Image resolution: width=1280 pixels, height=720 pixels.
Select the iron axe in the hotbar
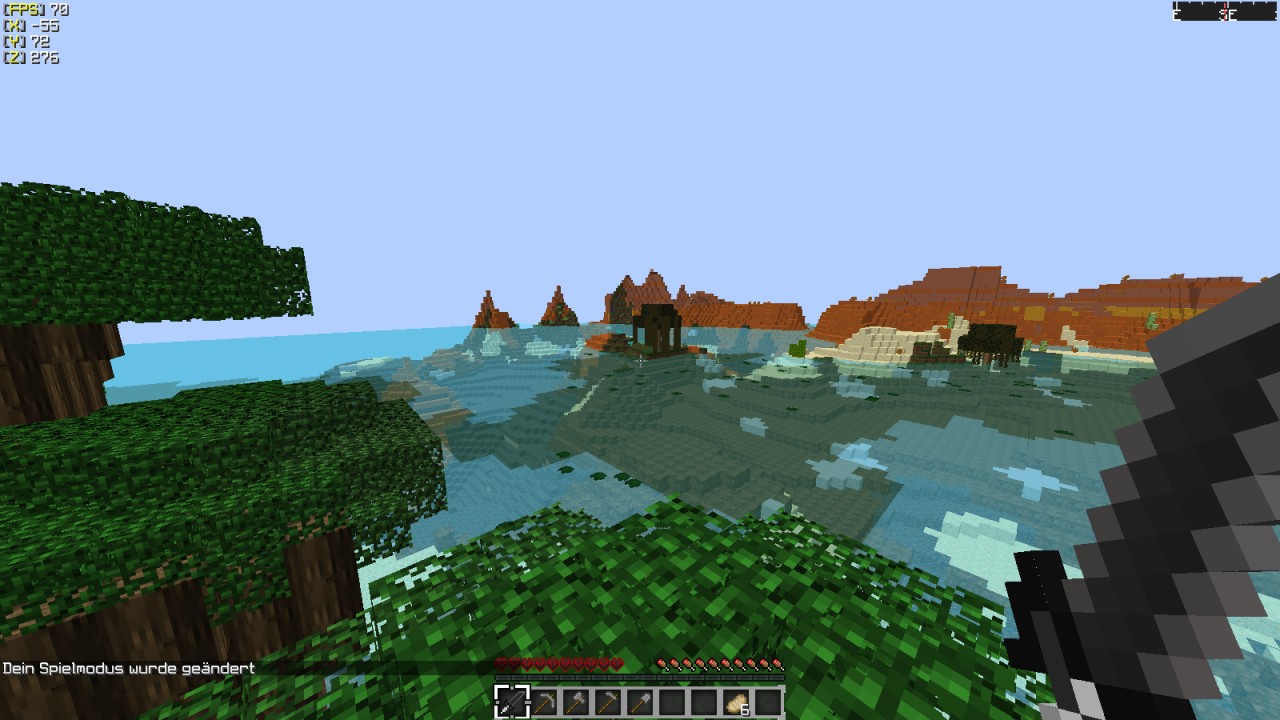click(x=576, y=701)
